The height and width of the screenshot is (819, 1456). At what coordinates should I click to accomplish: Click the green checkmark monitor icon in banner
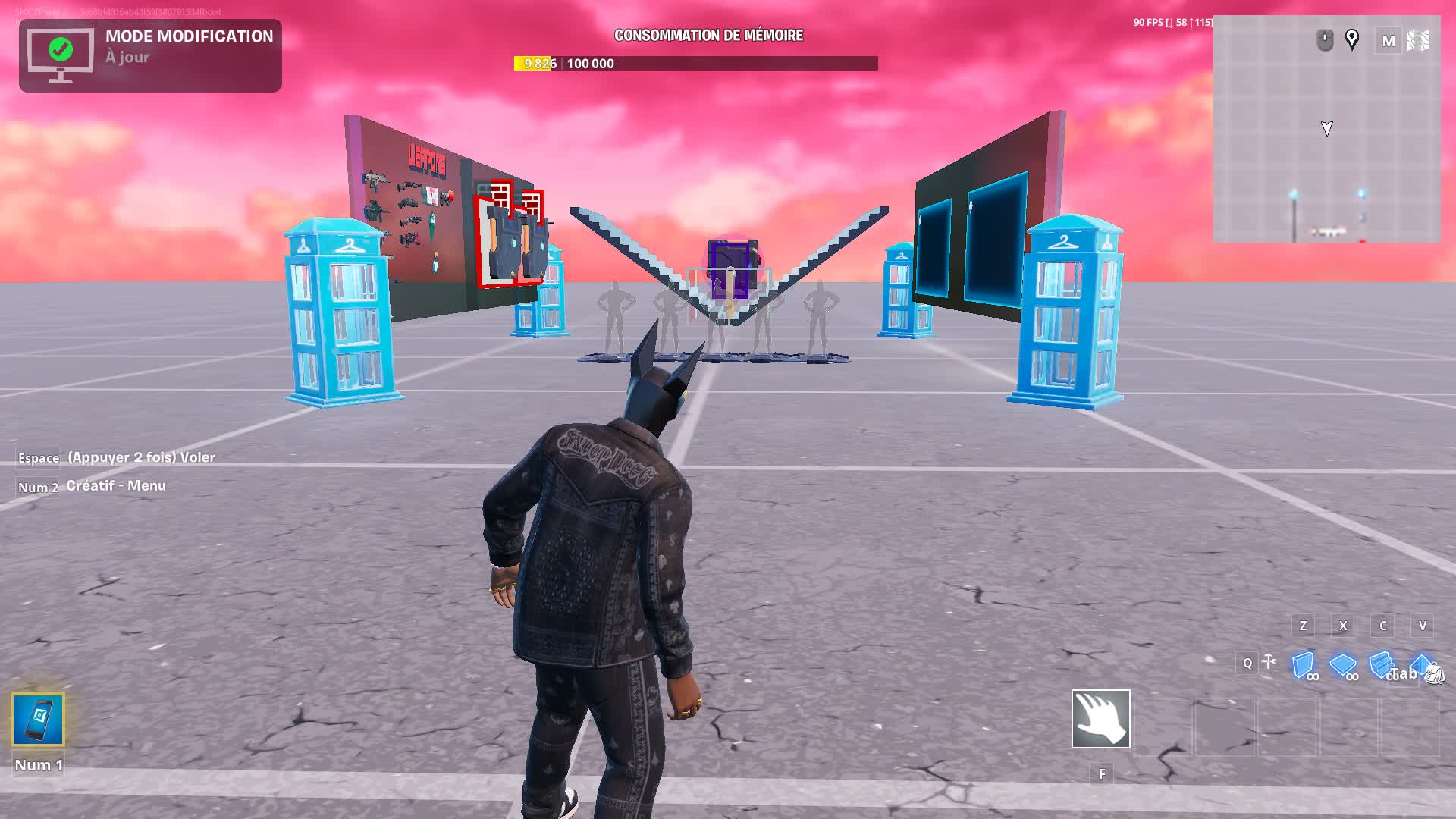point(59,51)
